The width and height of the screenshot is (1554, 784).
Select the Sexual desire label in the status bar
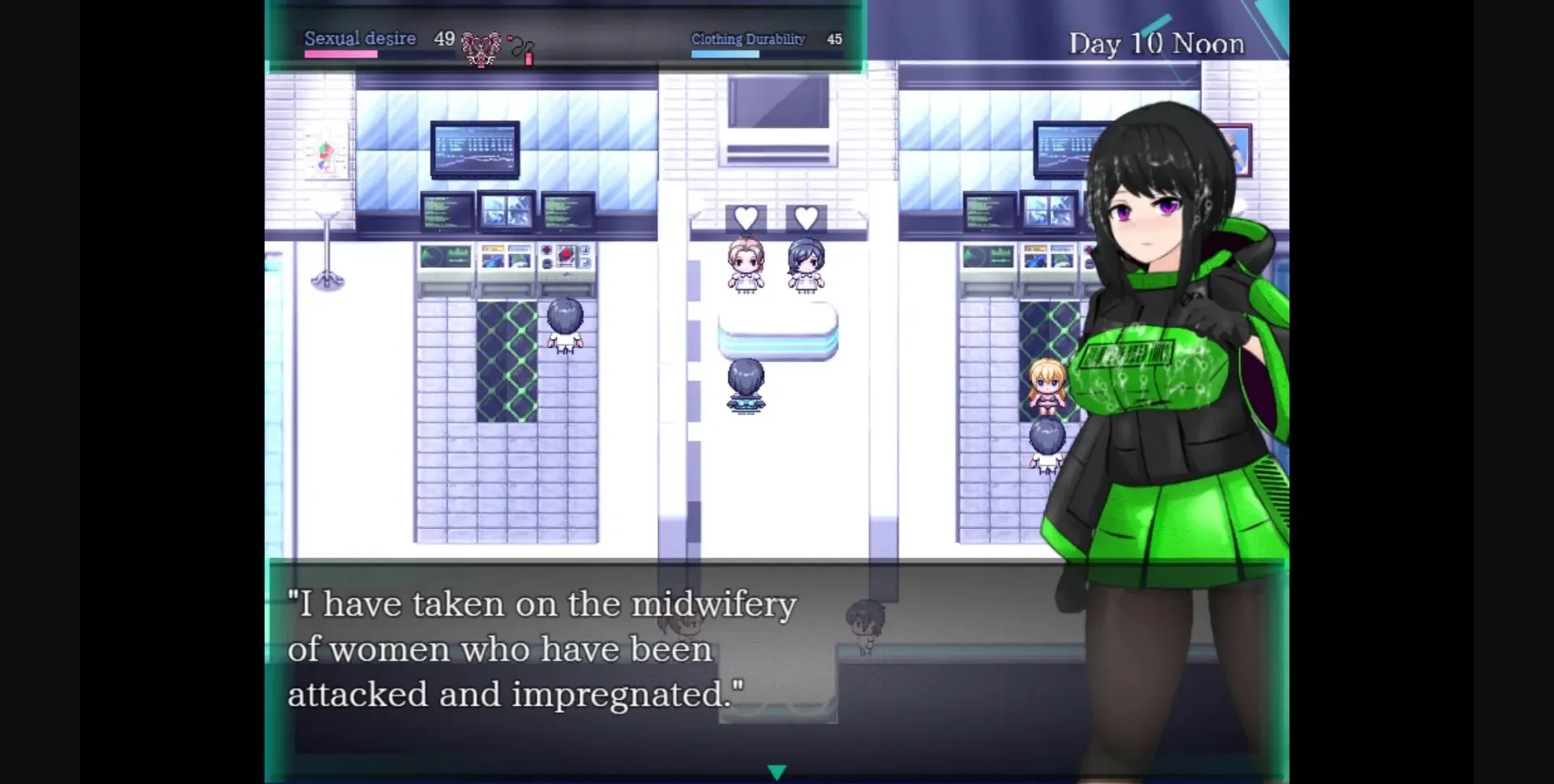(x=360, y=38)
